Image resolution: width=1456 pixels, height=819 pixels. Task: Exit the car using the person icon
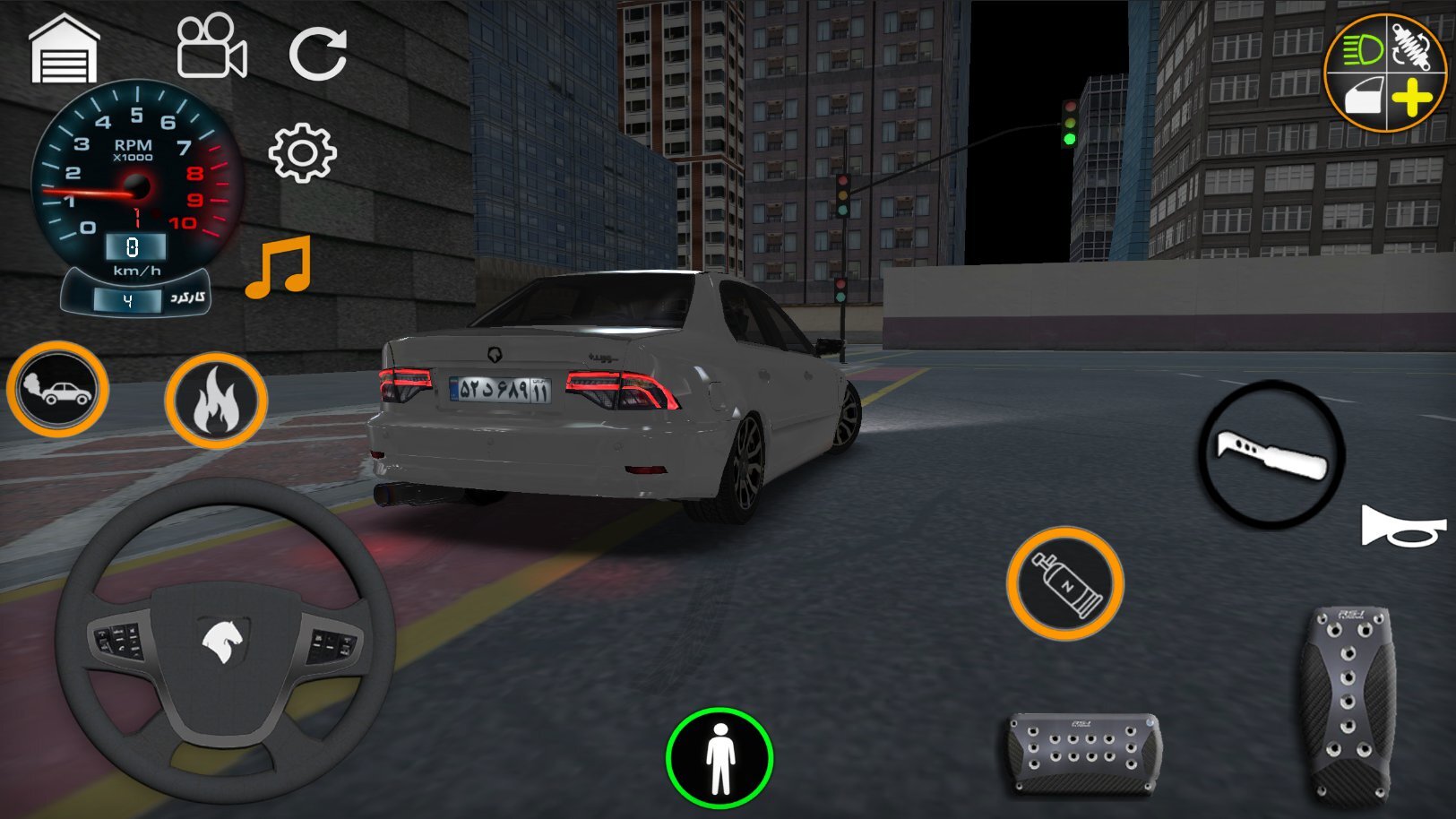[719, 758]
